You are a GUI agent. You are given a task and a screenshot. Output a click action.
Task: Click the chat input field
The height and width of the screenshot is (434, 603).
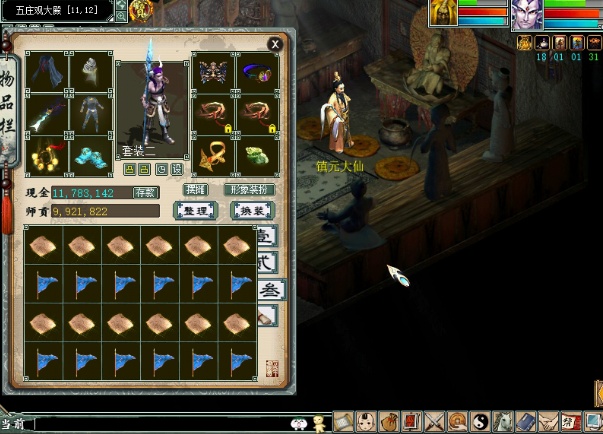(x=160, y=423)
